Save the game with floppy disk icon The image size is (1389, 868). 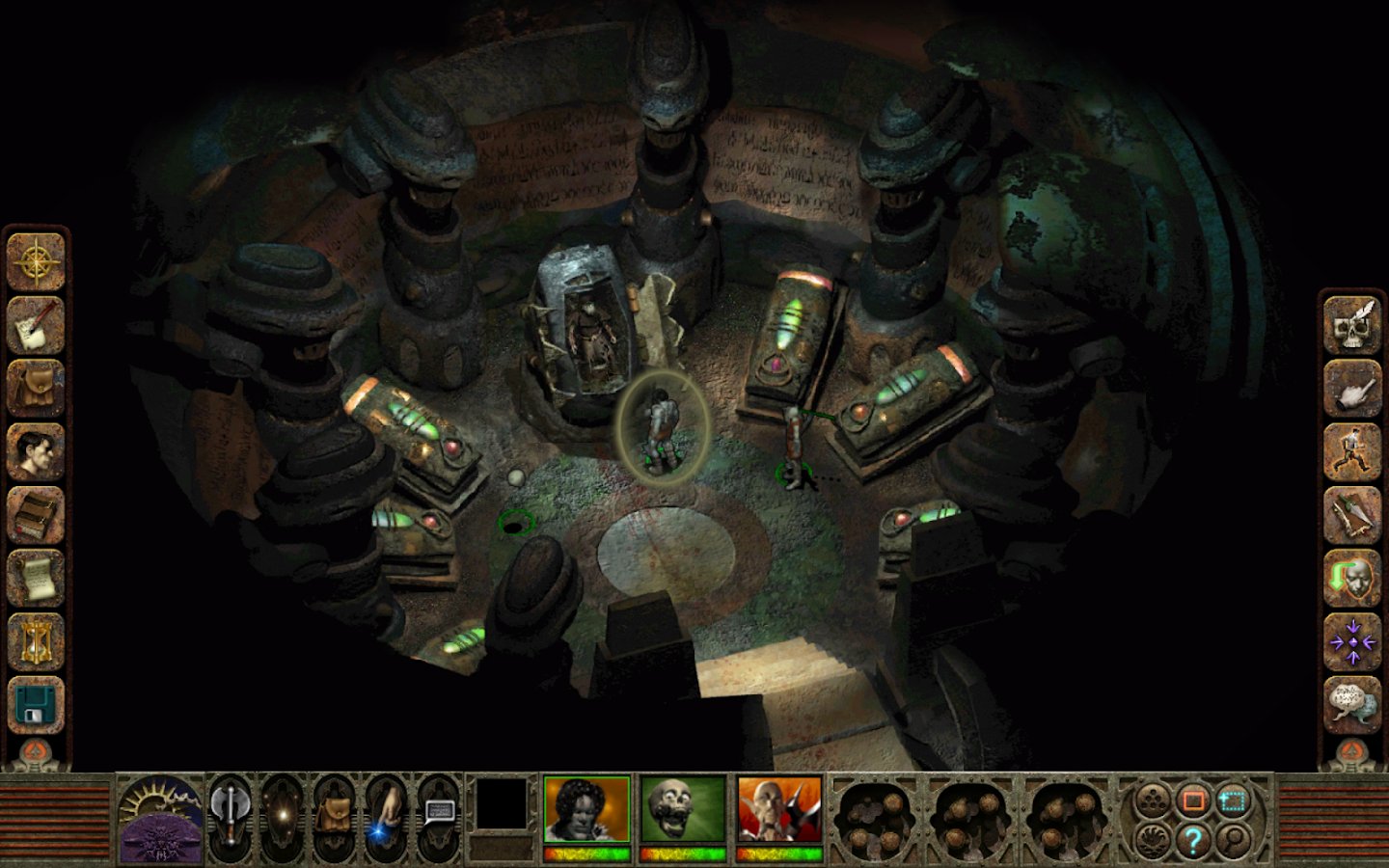[36, 704]
